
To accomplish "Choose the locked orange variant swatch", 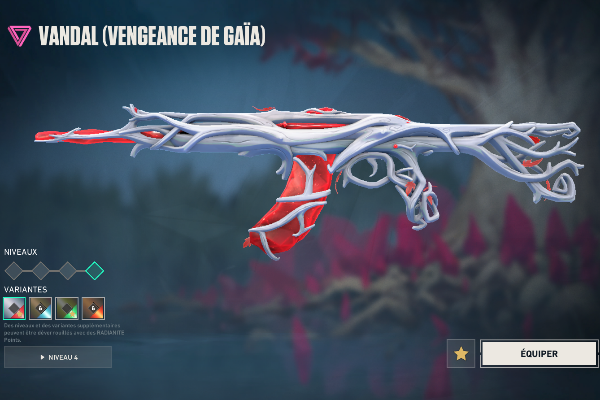I will coord(93,308).
